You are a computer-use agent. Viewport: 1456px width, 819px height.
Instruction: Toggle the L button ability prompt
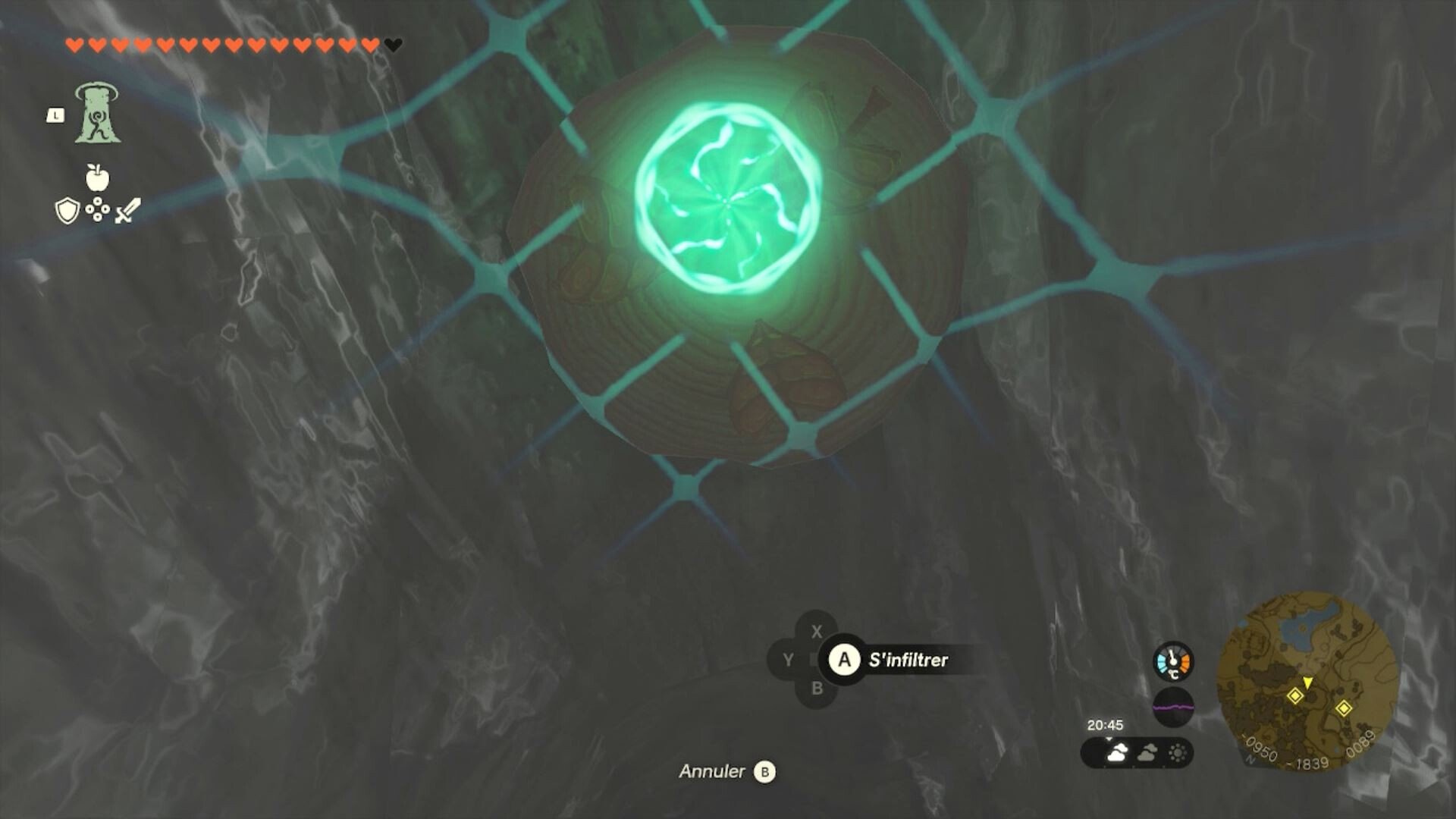(58, 114)
